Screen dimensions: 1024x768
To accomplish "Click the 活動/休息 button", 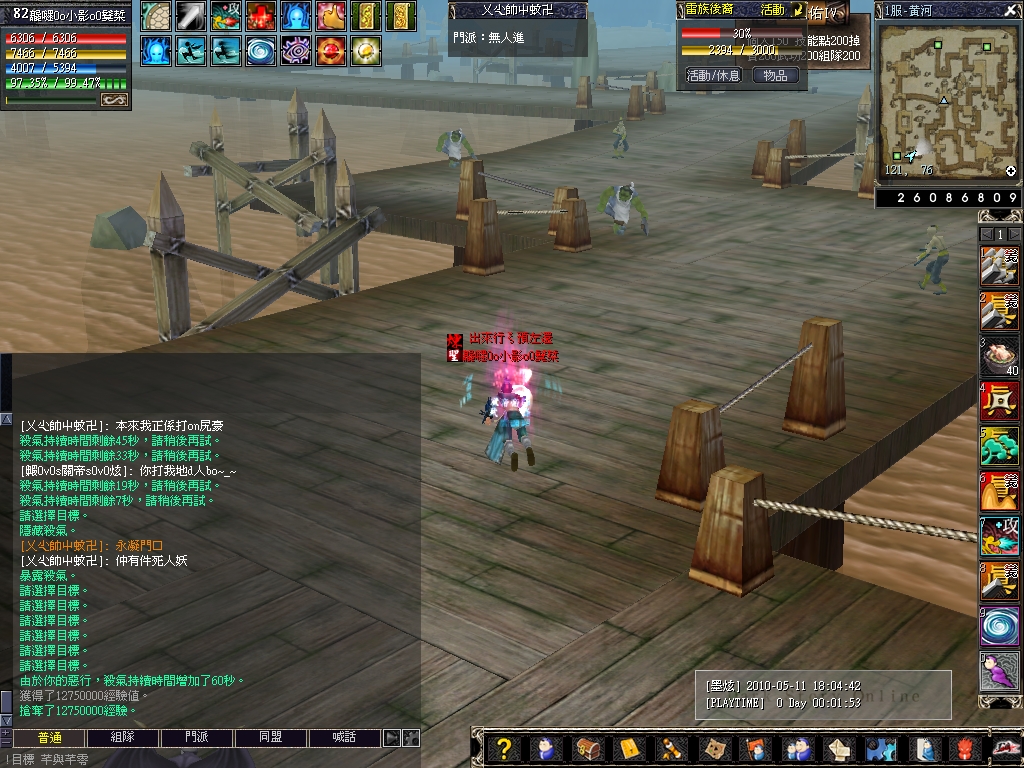I will (x=713, y=75).
